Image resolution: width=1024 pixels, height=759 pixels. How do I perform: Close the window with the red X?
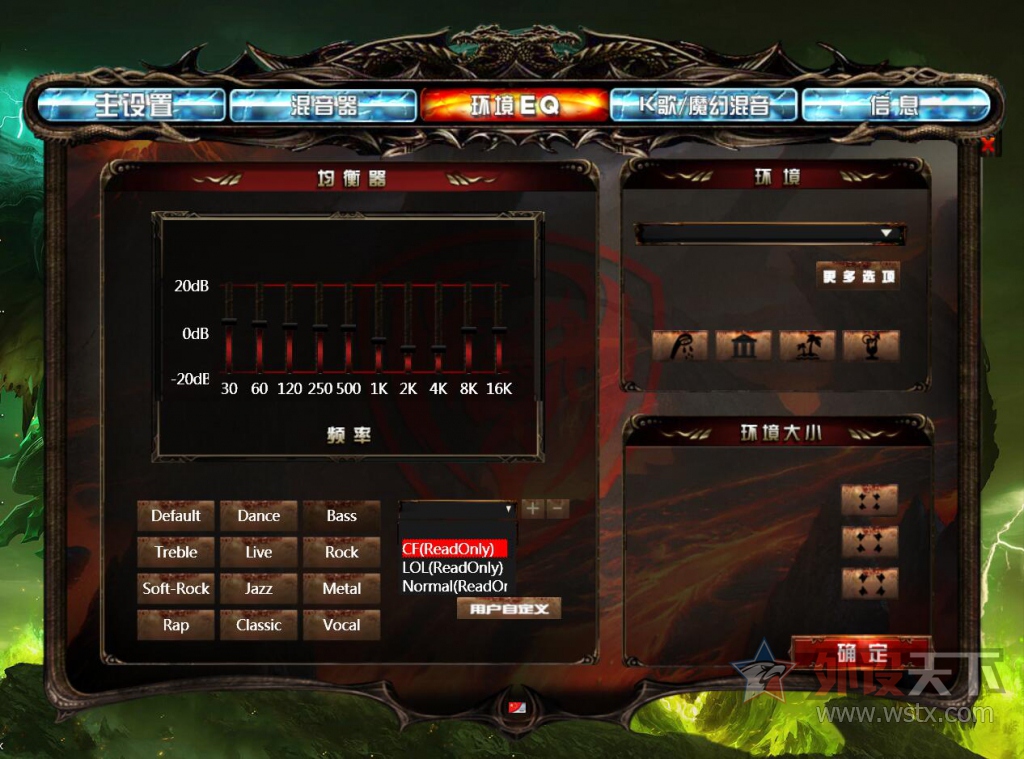988,146
